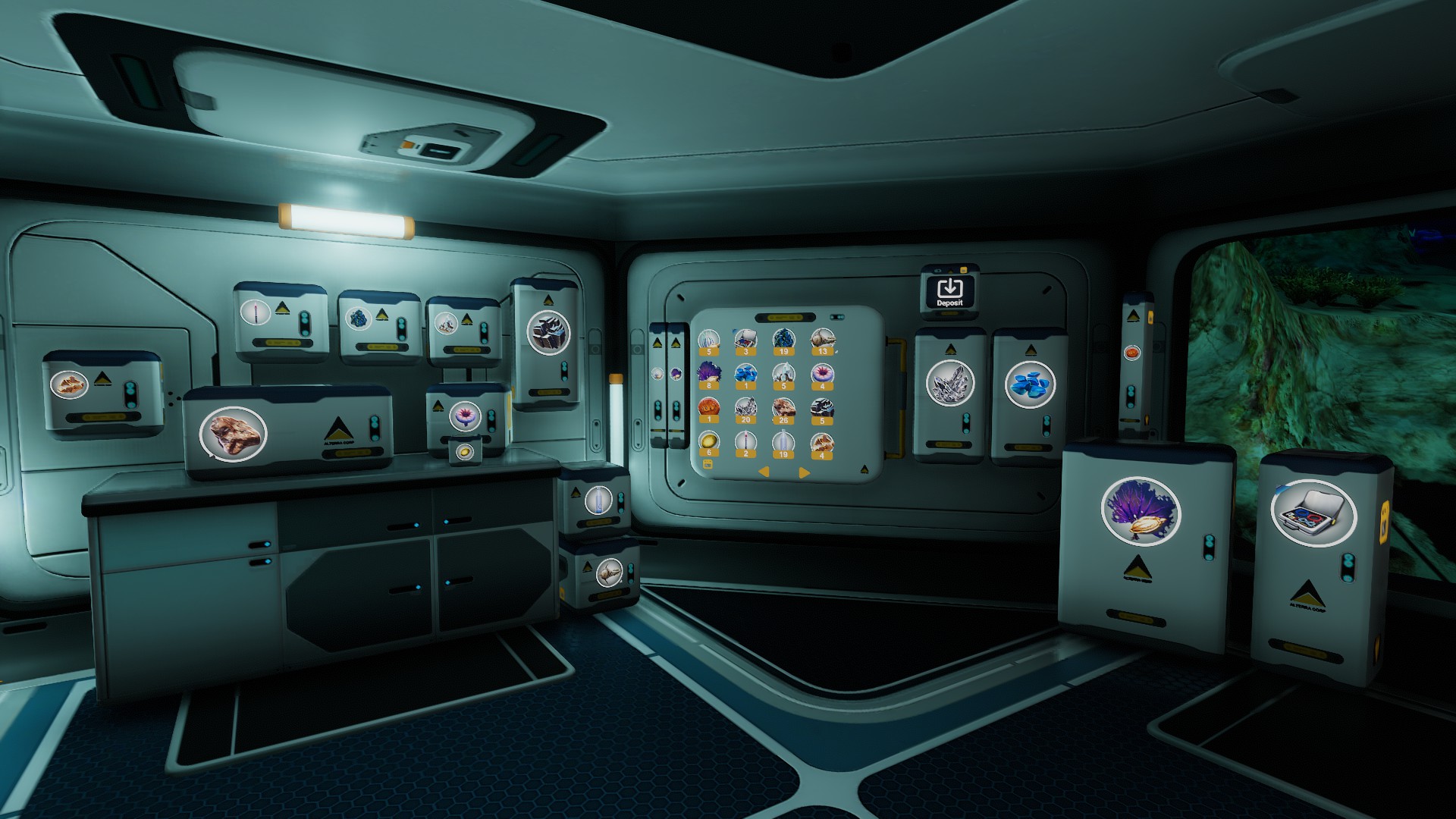Viewport: 1456px width, 819px height.
Task: Select the water bottle stack of 19 in the grid
Action: pyautogui.click(x=783, y=440)
